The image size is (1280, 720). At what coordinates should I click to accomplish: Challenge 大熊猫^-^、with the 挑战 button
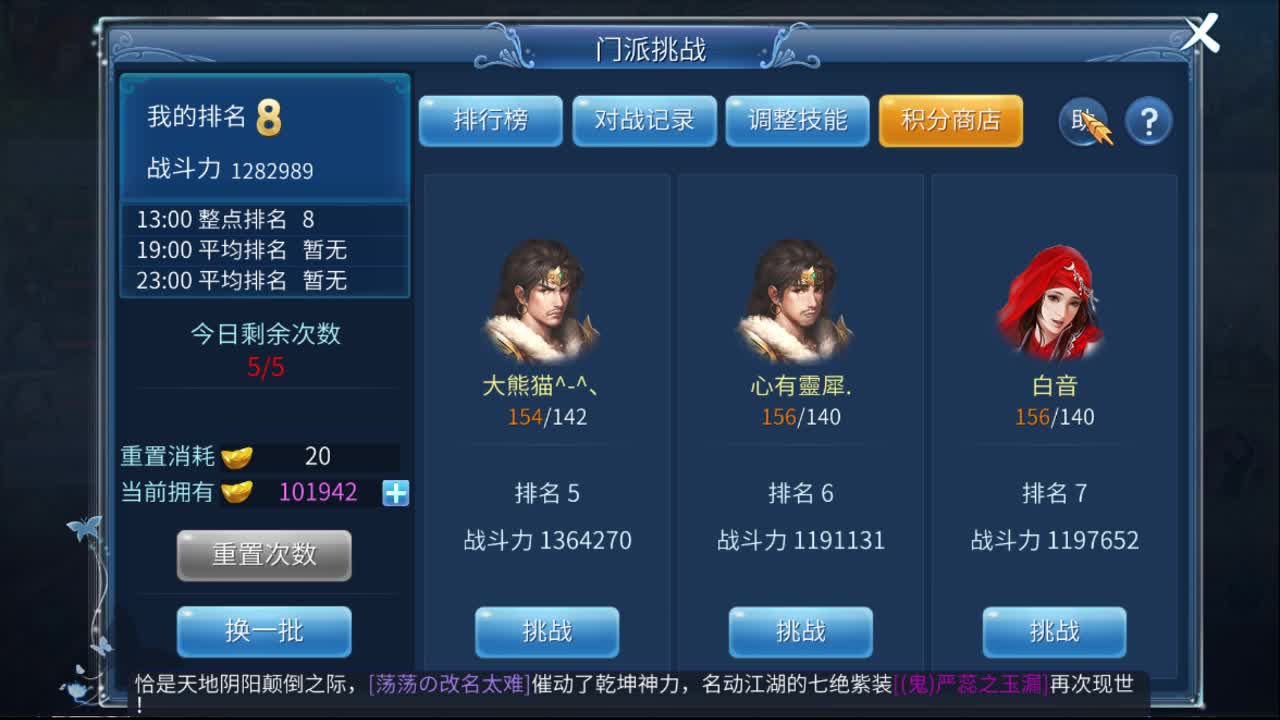point(547,631)
